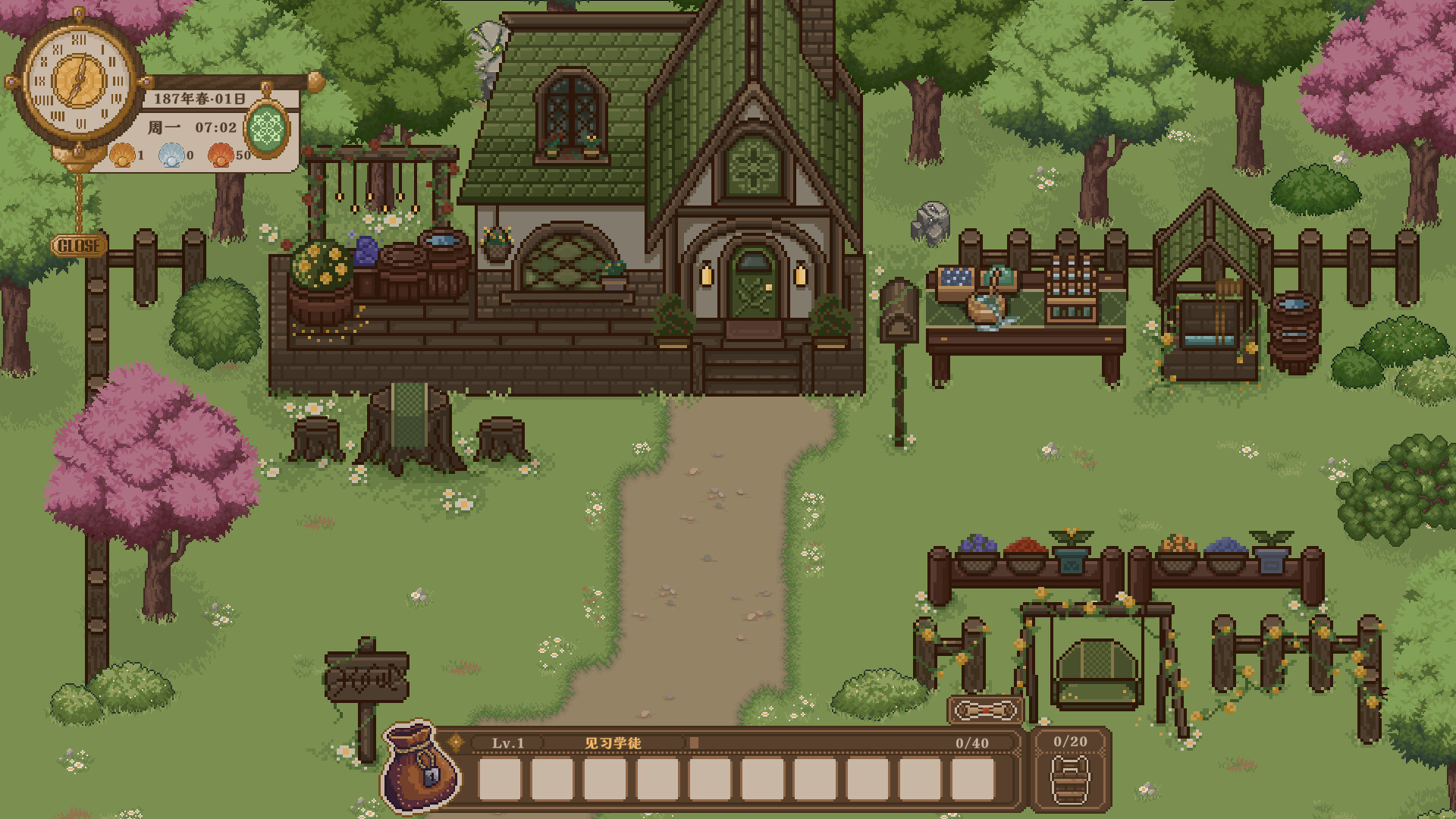The height and width of the screenshot is (819, 1456).
Task: Click the golden shell currency icon
Action: pyautogui.click(x=122, y=156)
